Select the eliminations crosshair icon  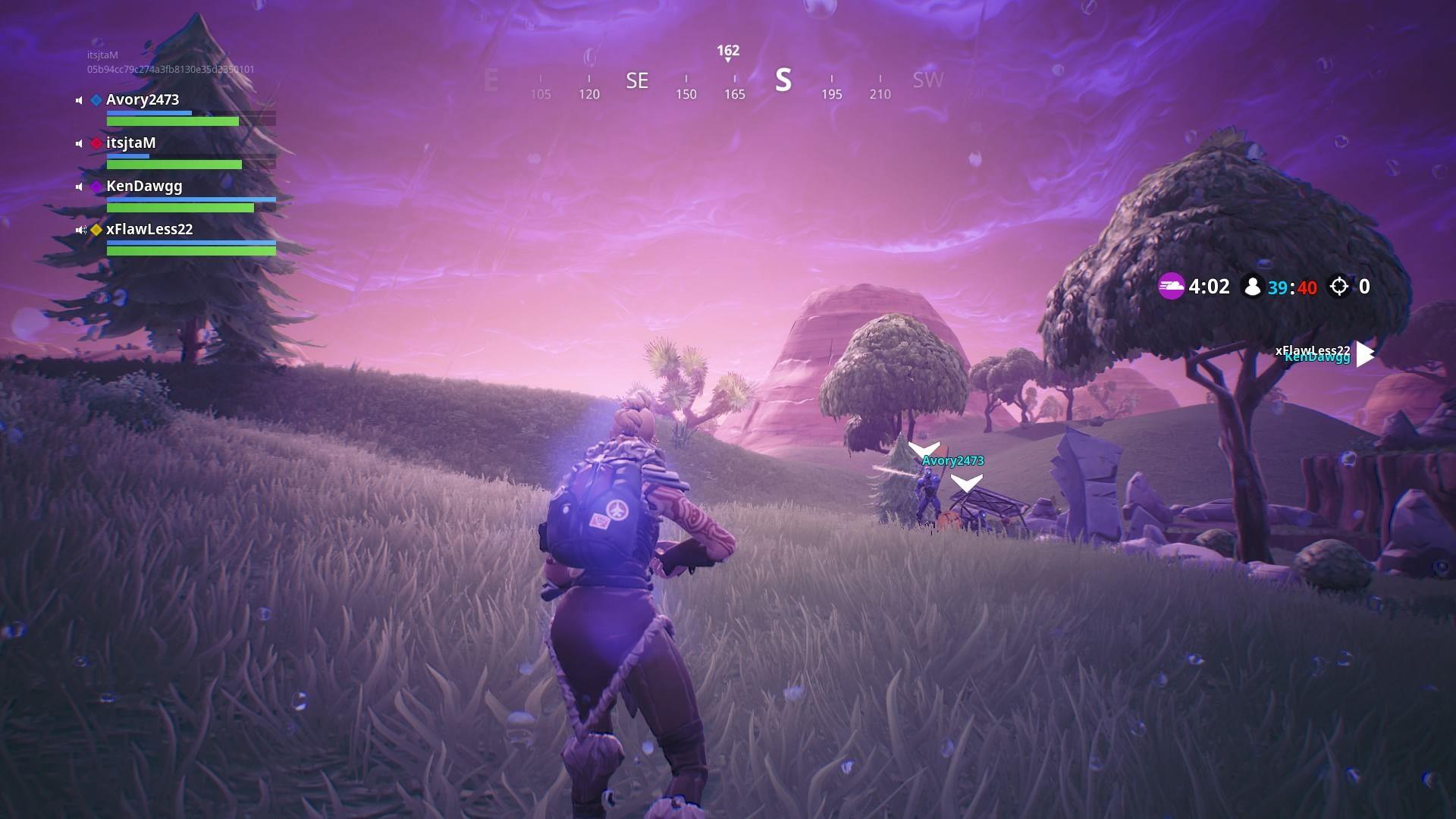click(x=1339, y=286)
